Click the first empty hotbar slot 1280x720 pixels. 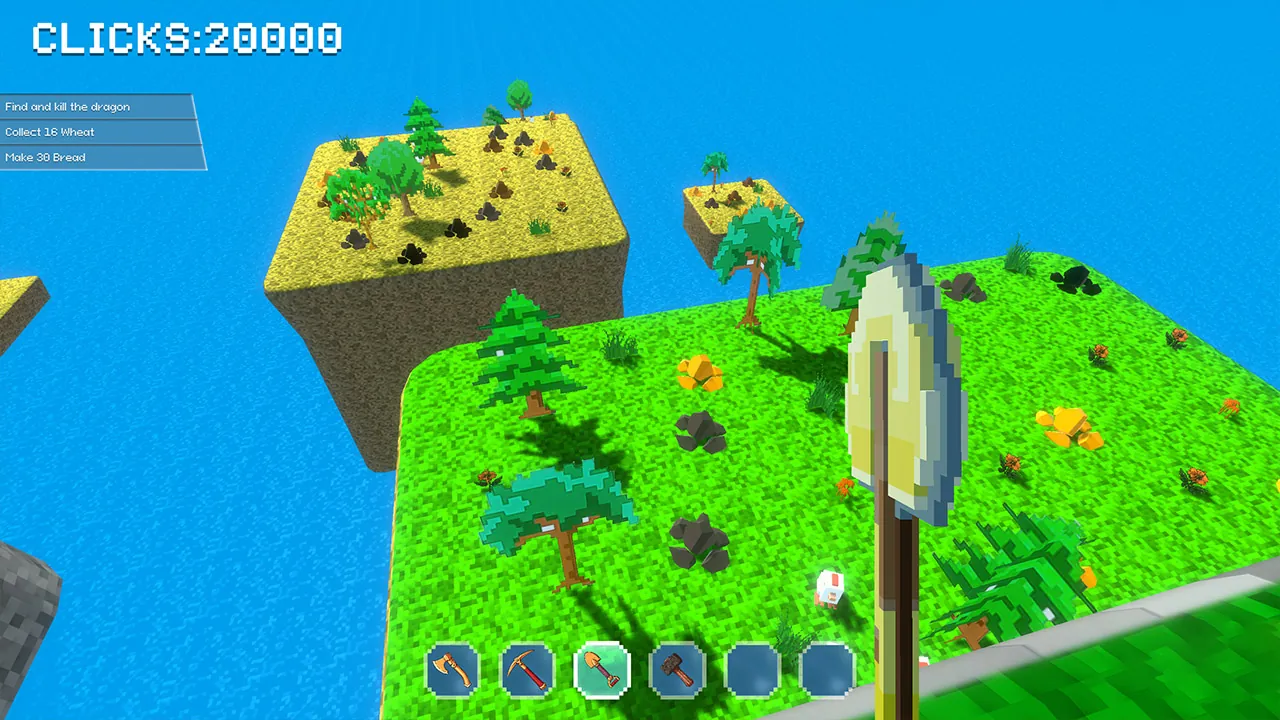(752, 670)
